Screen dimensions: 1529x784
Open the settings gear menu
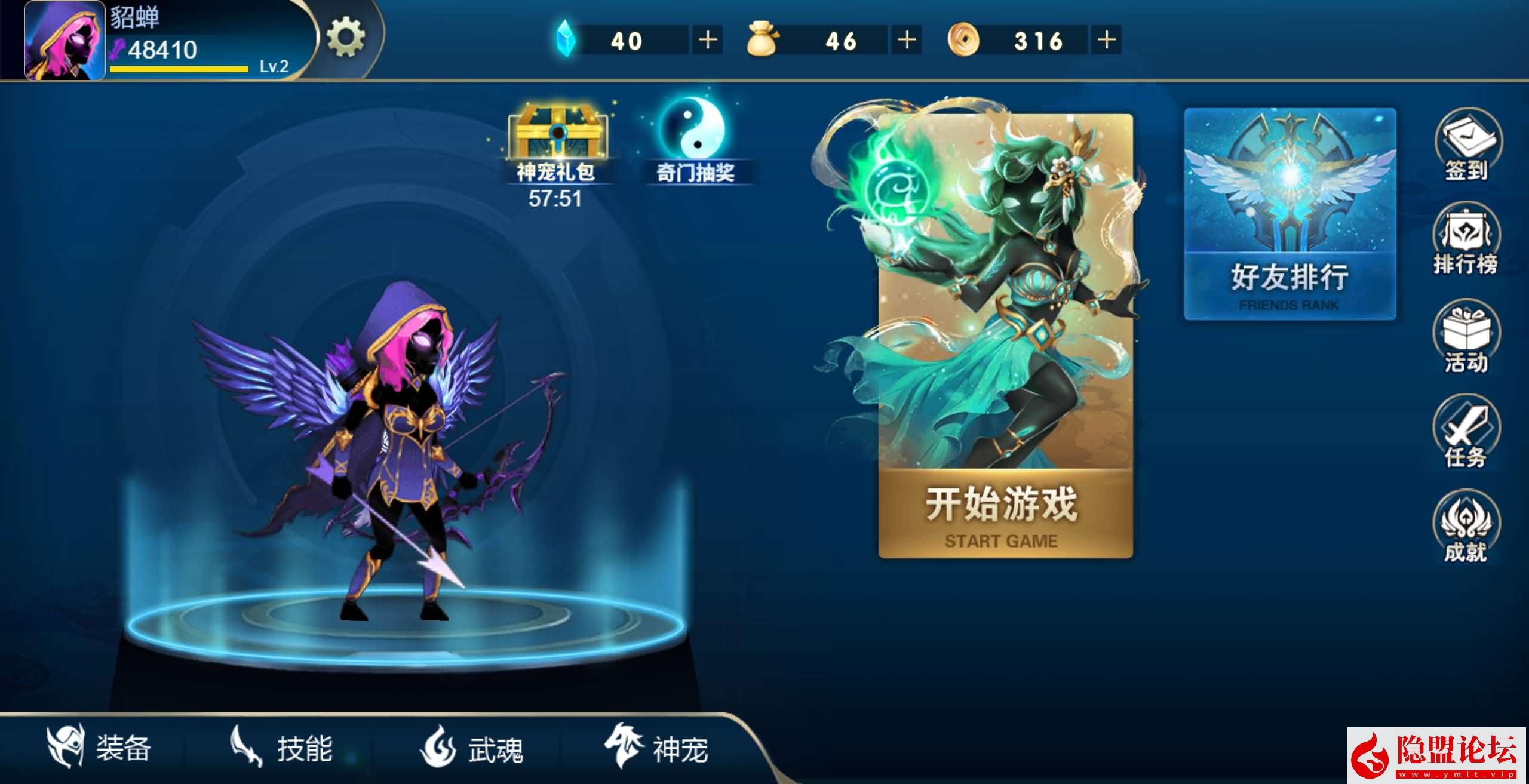click(x=347, y=37)
